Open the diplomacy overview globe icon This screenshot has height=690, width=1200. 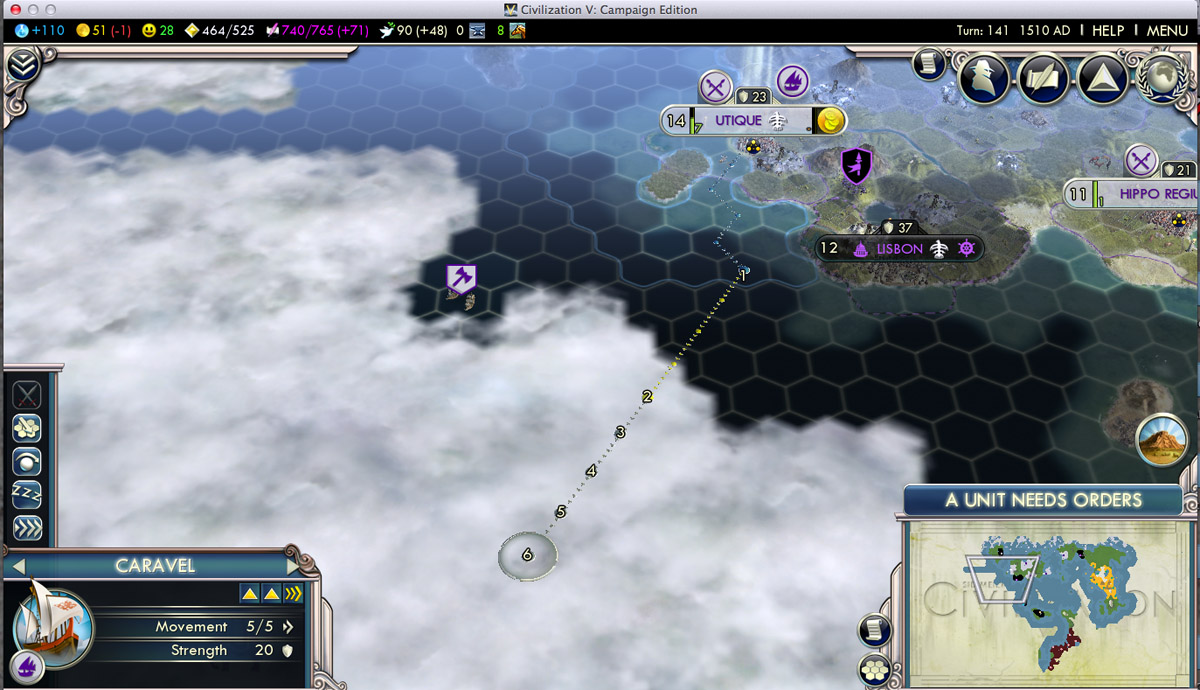(1159, 78)
